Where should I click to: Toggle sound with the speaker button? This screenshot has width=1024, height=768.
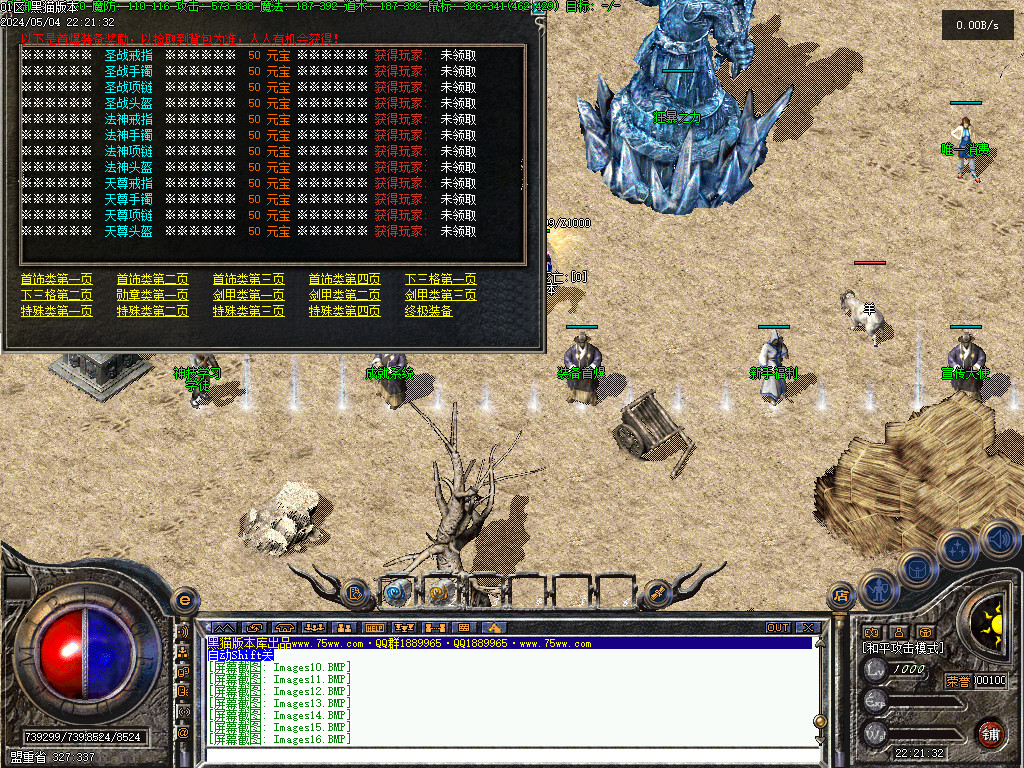[x=998, y=539]
